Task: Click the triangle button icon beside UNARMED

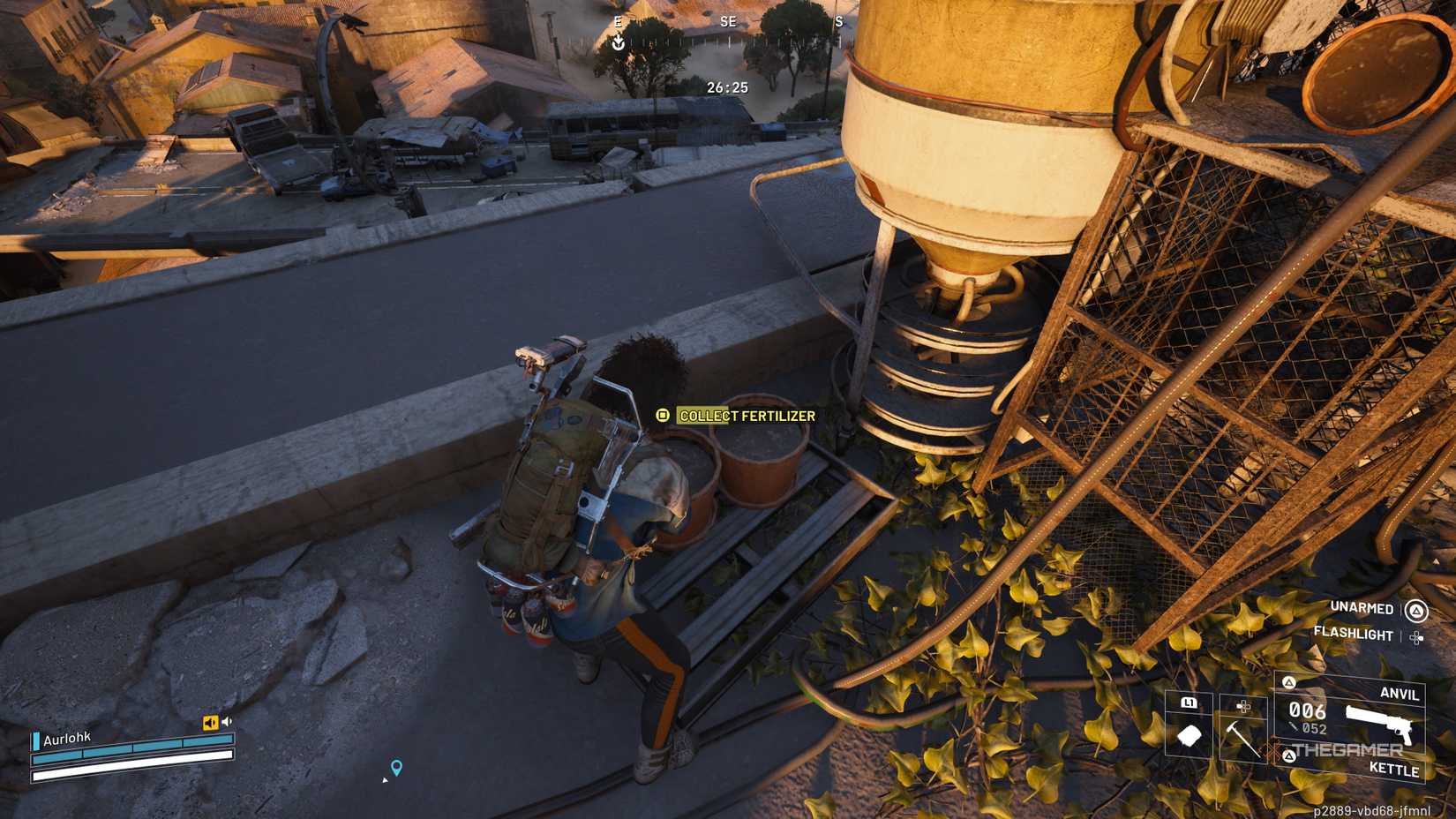Action: coord(1416,610)
